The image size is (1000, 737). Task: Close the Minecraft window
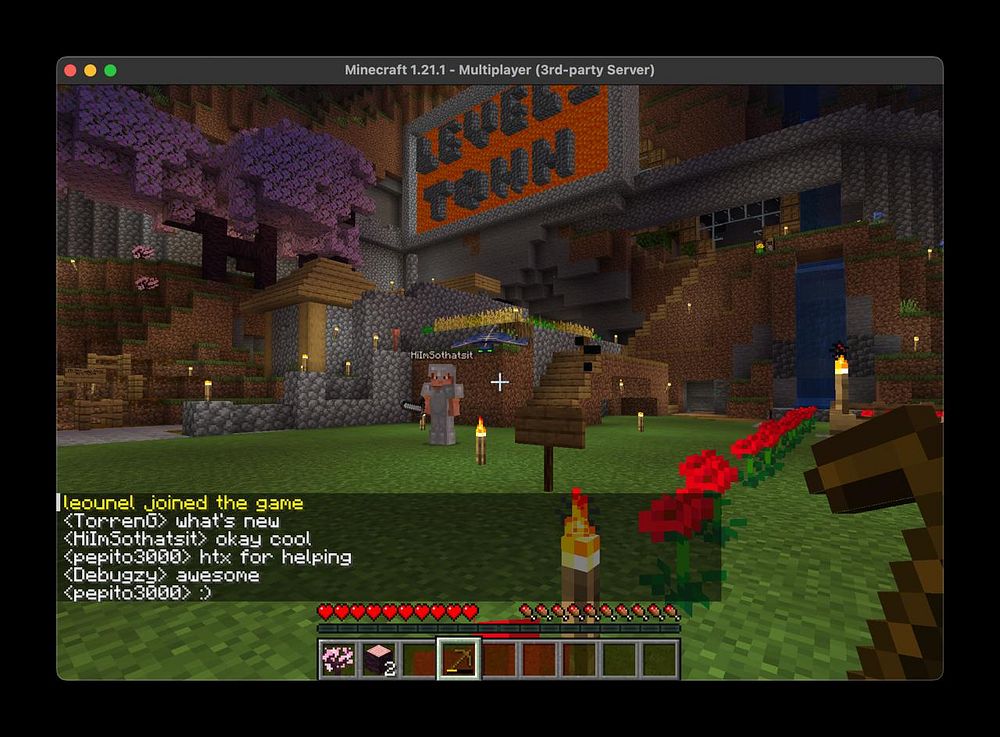click(70, 70)
